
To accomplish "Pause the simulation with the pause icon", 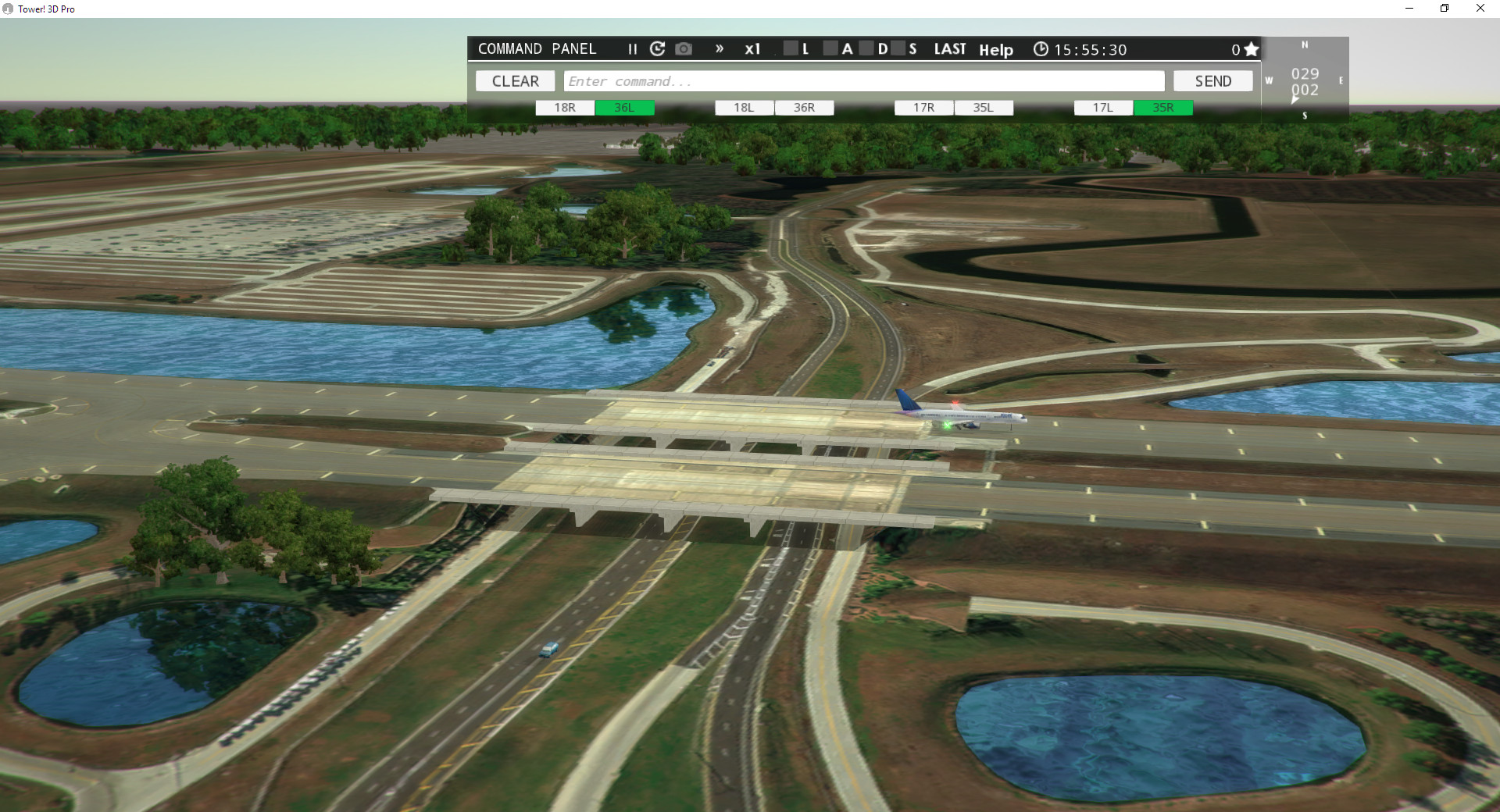I will point(632,49).
